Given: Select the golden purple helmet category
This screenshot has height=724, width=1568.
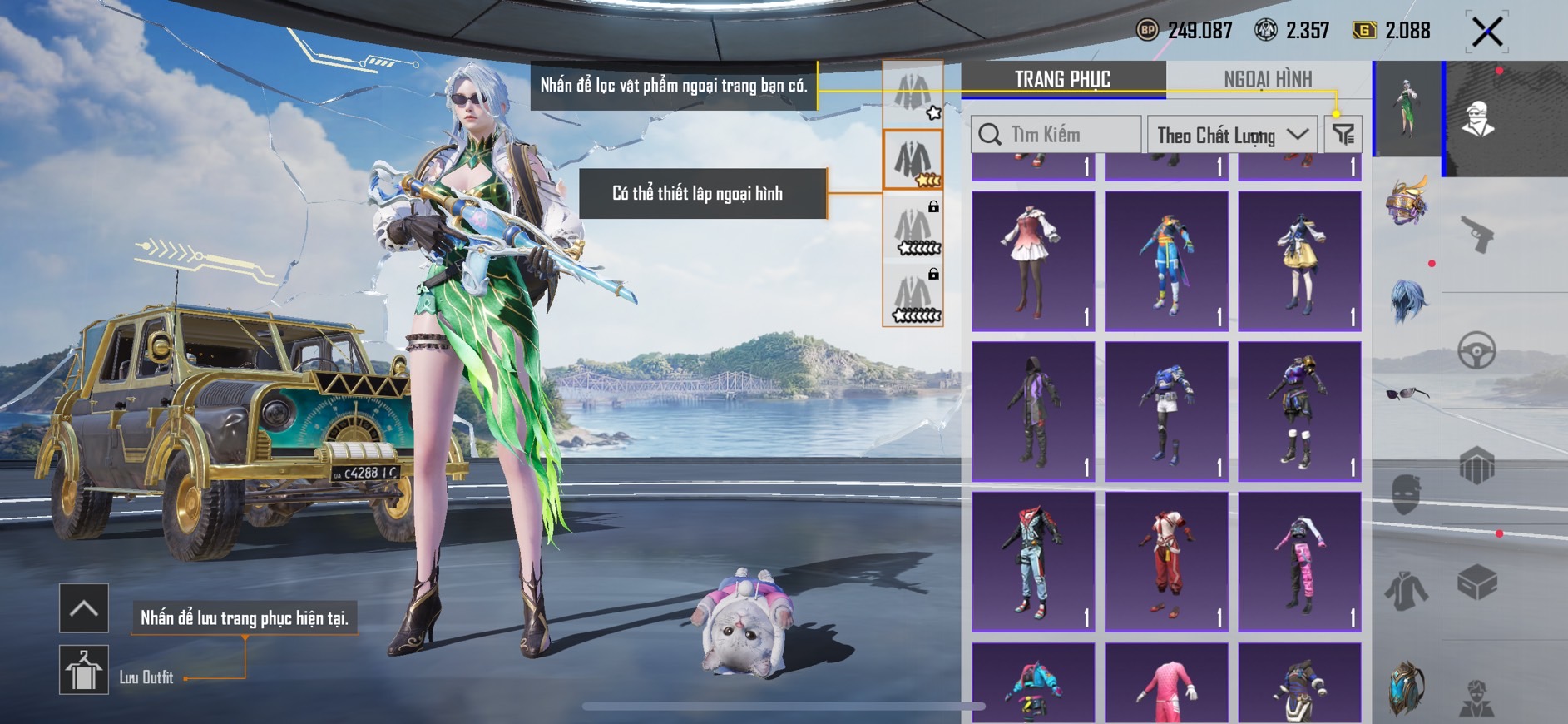Looking at the screenshot, I should 1407,201.
